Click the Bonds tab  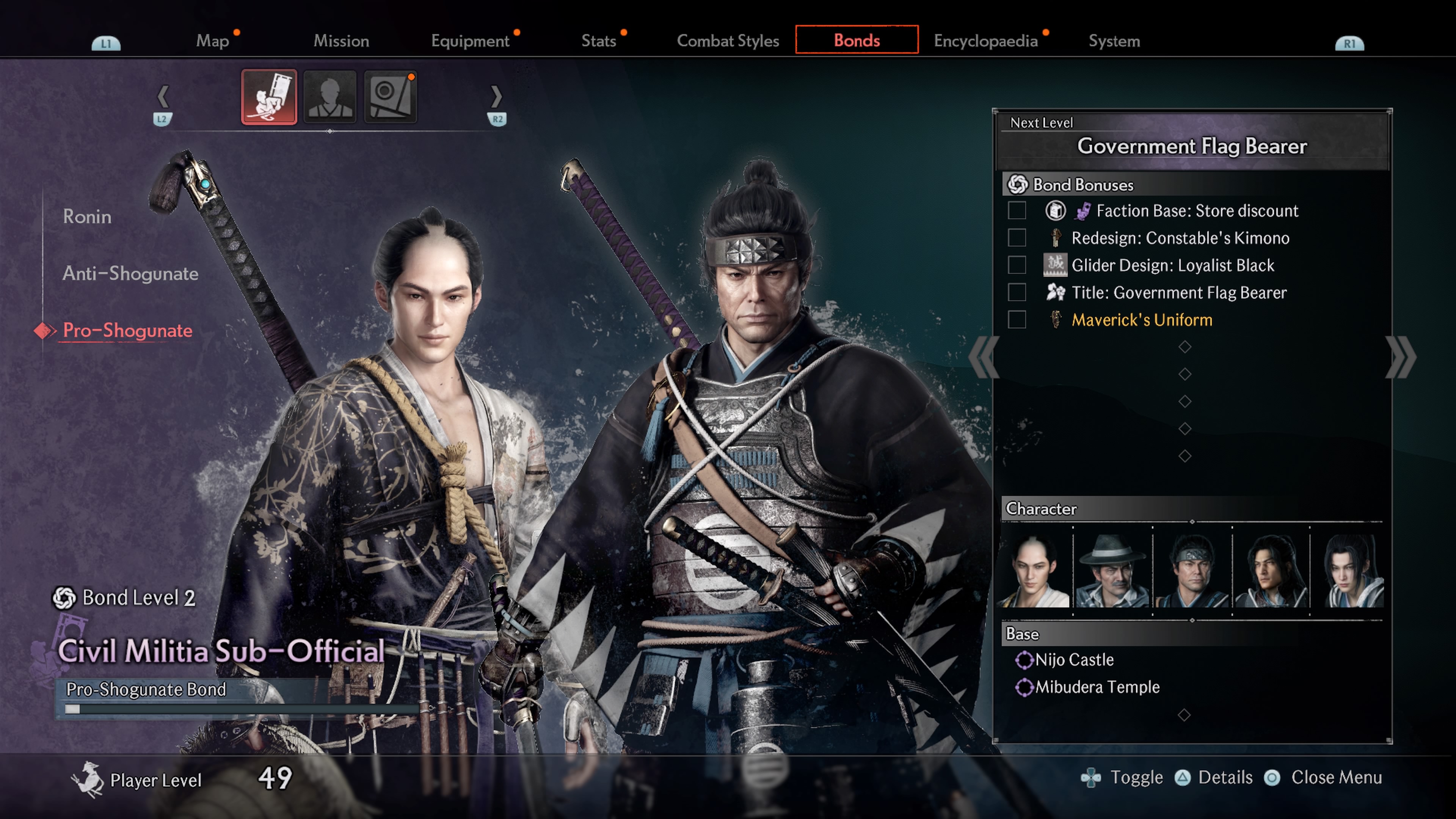[x=856, y=40]
